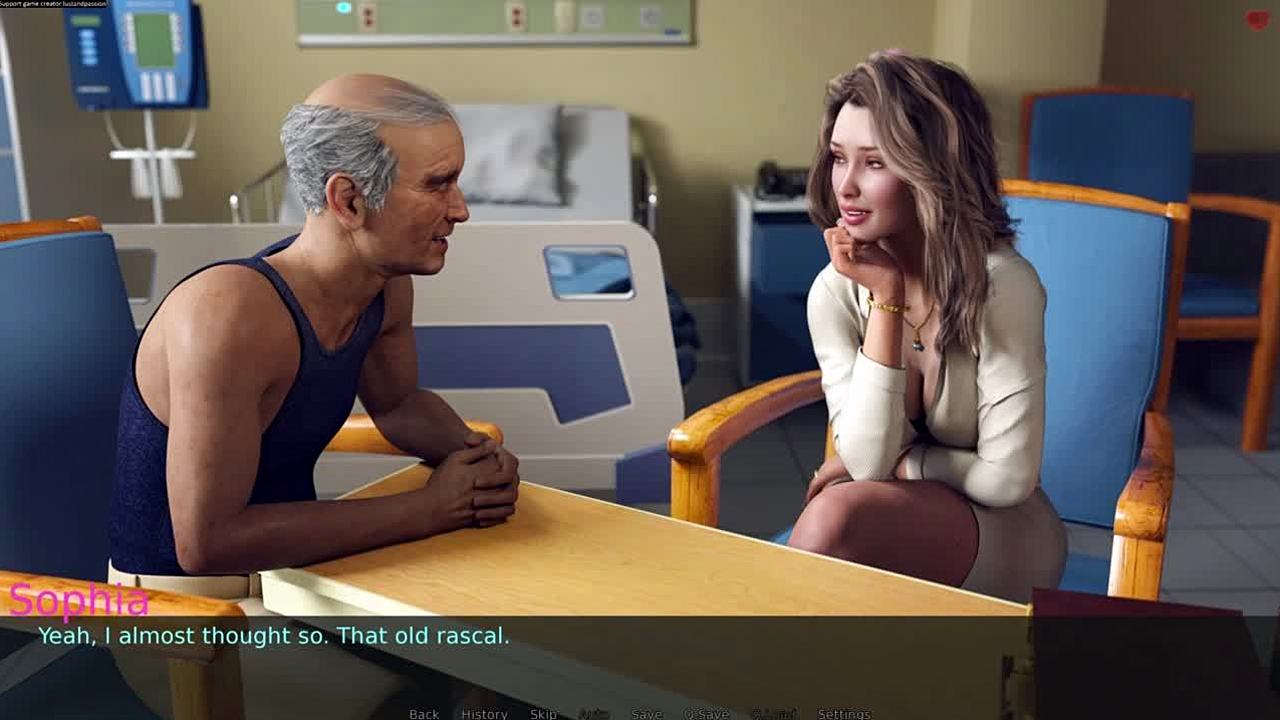This screenshot has height=720, width=1280.
Task: Toggle Auto-advance in the quick menu
Action: pos(595,713)
